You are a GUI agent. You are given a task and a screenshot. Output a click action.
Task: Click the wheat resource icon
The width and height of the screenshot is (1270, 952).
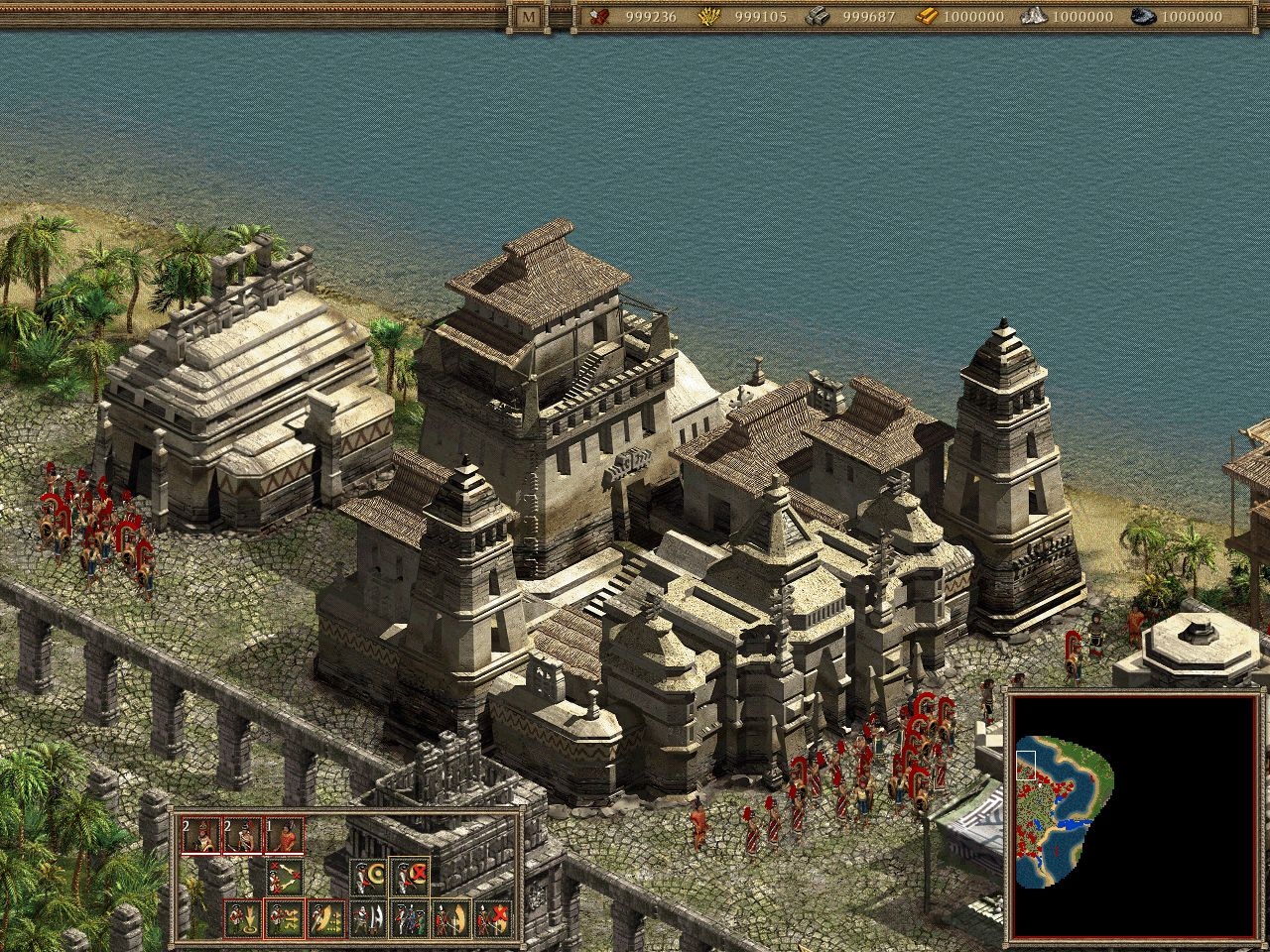pos(709,17)
